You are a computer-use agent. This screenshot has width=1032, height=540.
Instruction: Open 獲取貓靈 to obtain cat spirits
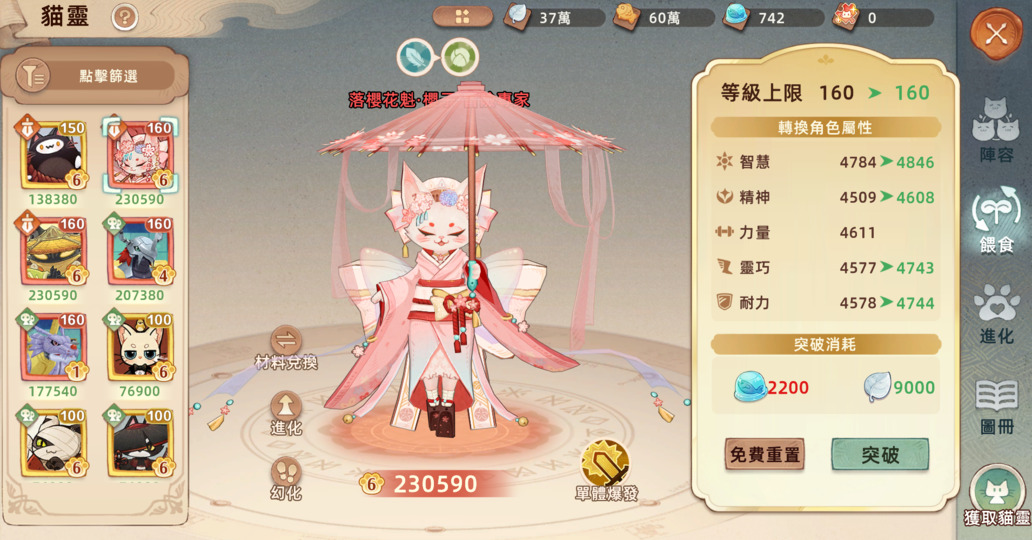996,497
